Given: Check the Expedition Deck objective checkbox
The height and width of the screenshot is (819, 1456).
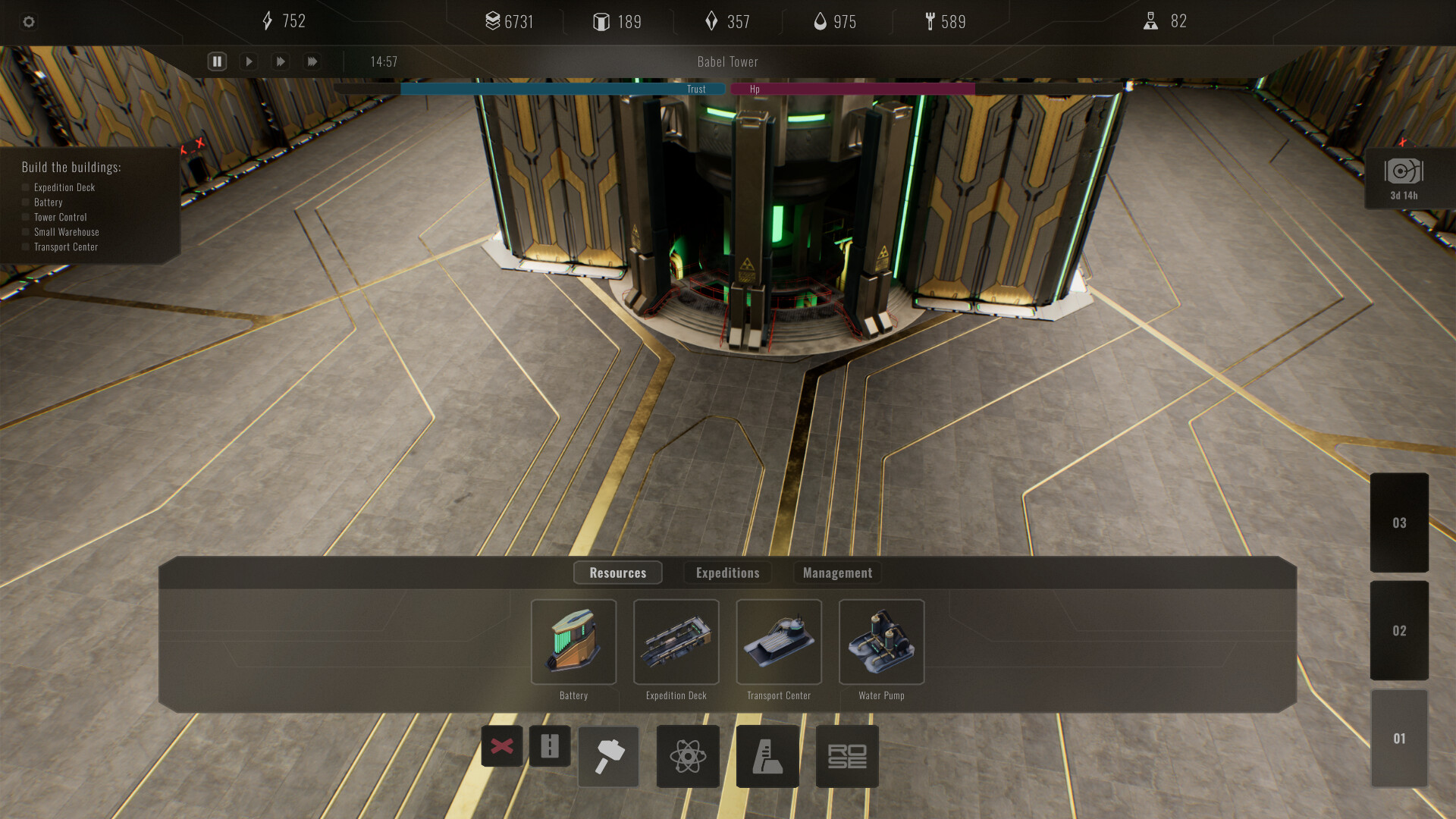Looking at the screenshot, I should pyautogui.click(x=25, y=187).
